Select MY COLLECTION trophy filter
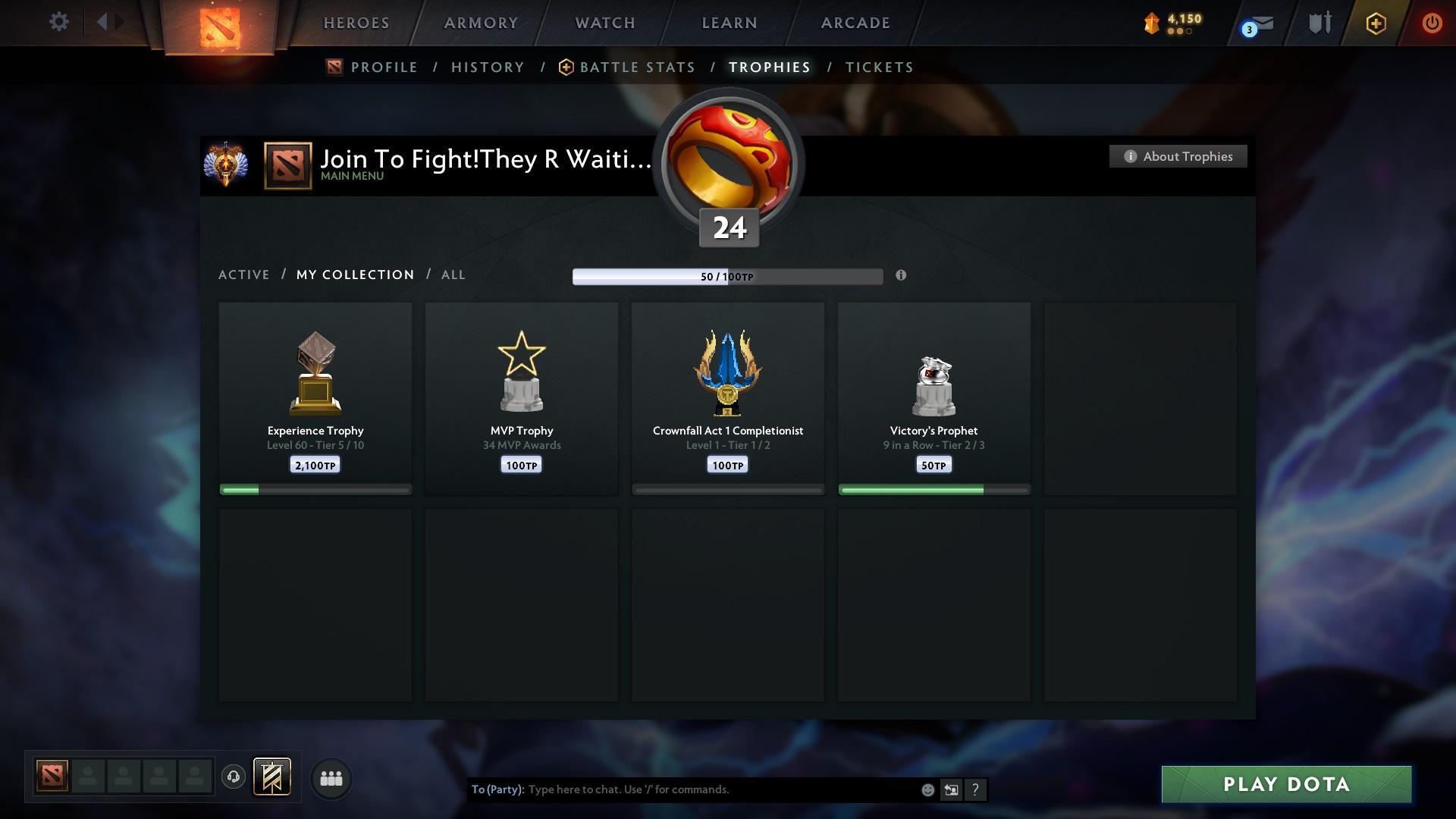This screenshot has width=1456, height=819. pos(354,275)
